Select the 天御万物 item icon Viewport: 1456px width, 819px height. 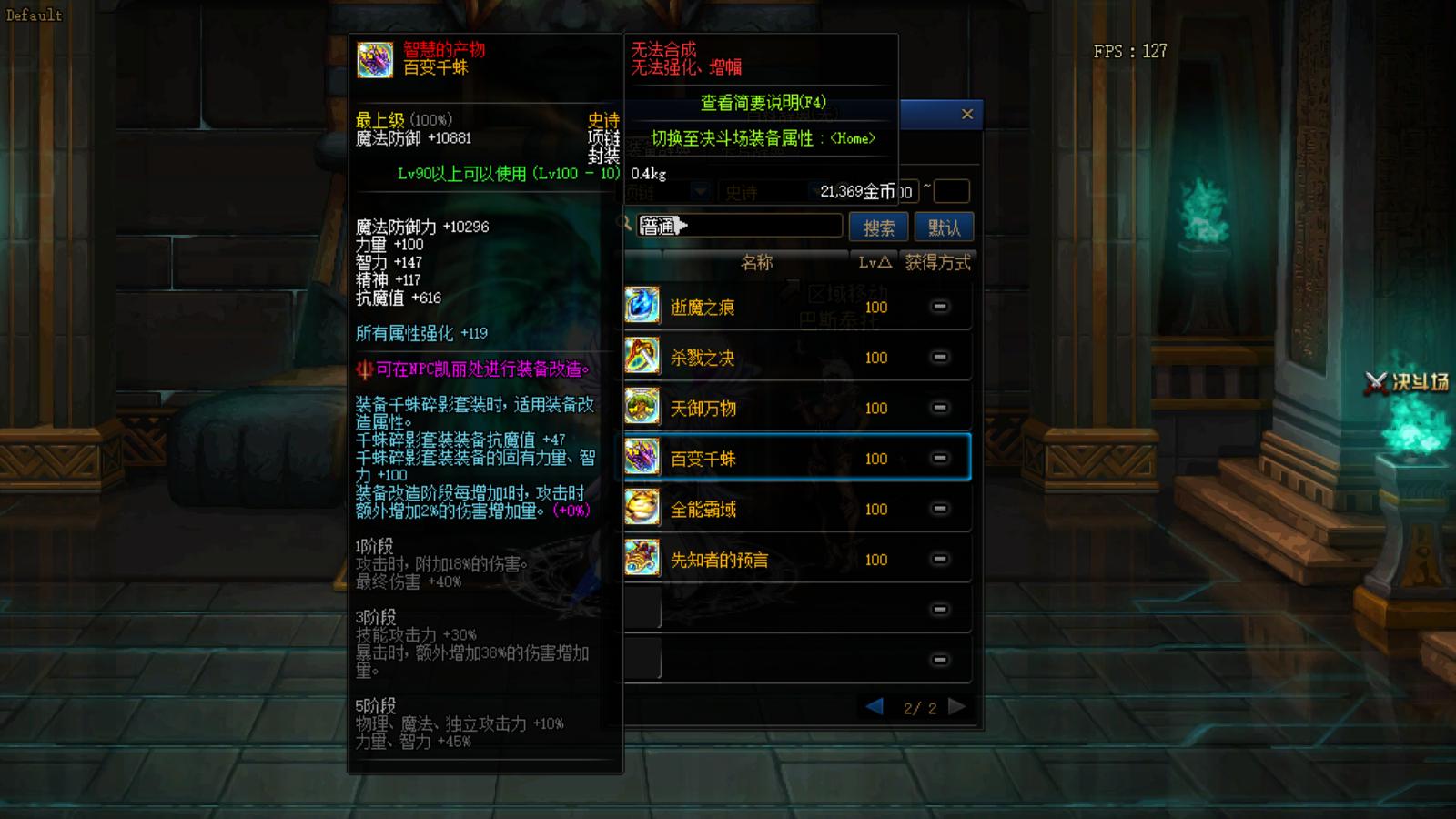(642, 408)
